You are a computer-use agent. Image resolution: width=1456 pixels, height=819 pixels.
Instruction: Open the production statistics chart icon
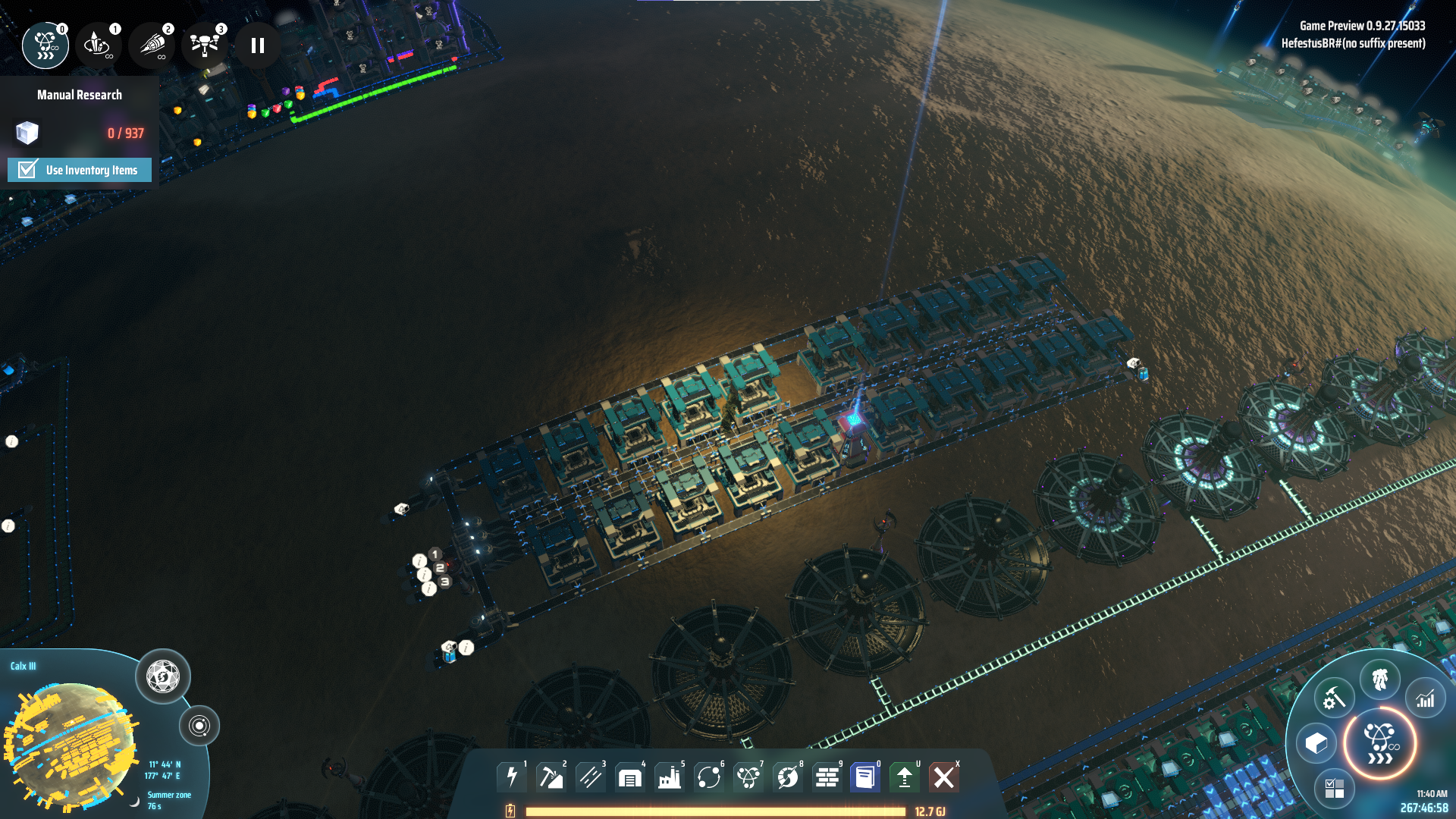1426,698
